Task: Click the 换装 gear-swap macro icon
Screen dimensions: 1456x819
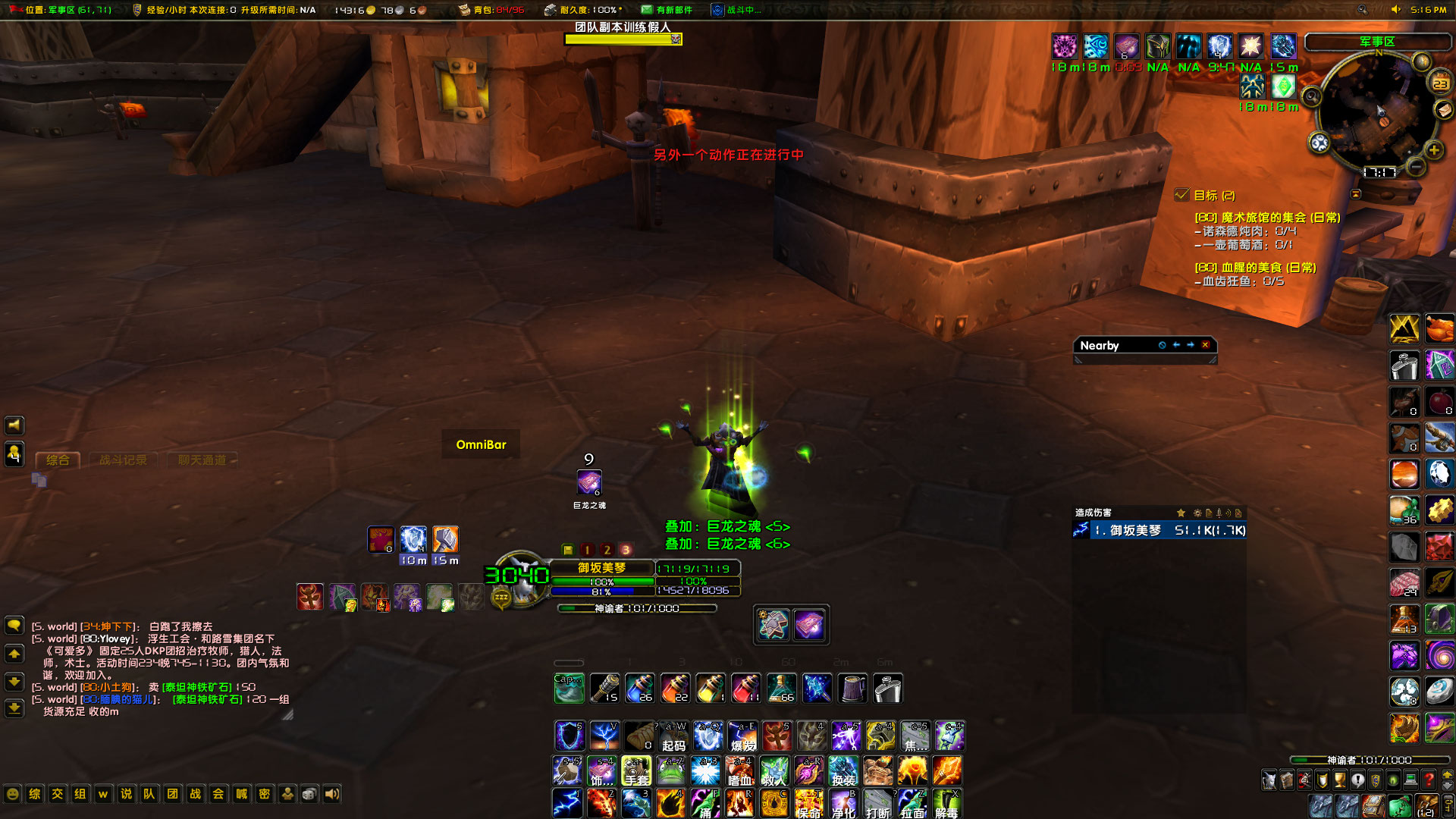Action: click(x=844, y=770)
